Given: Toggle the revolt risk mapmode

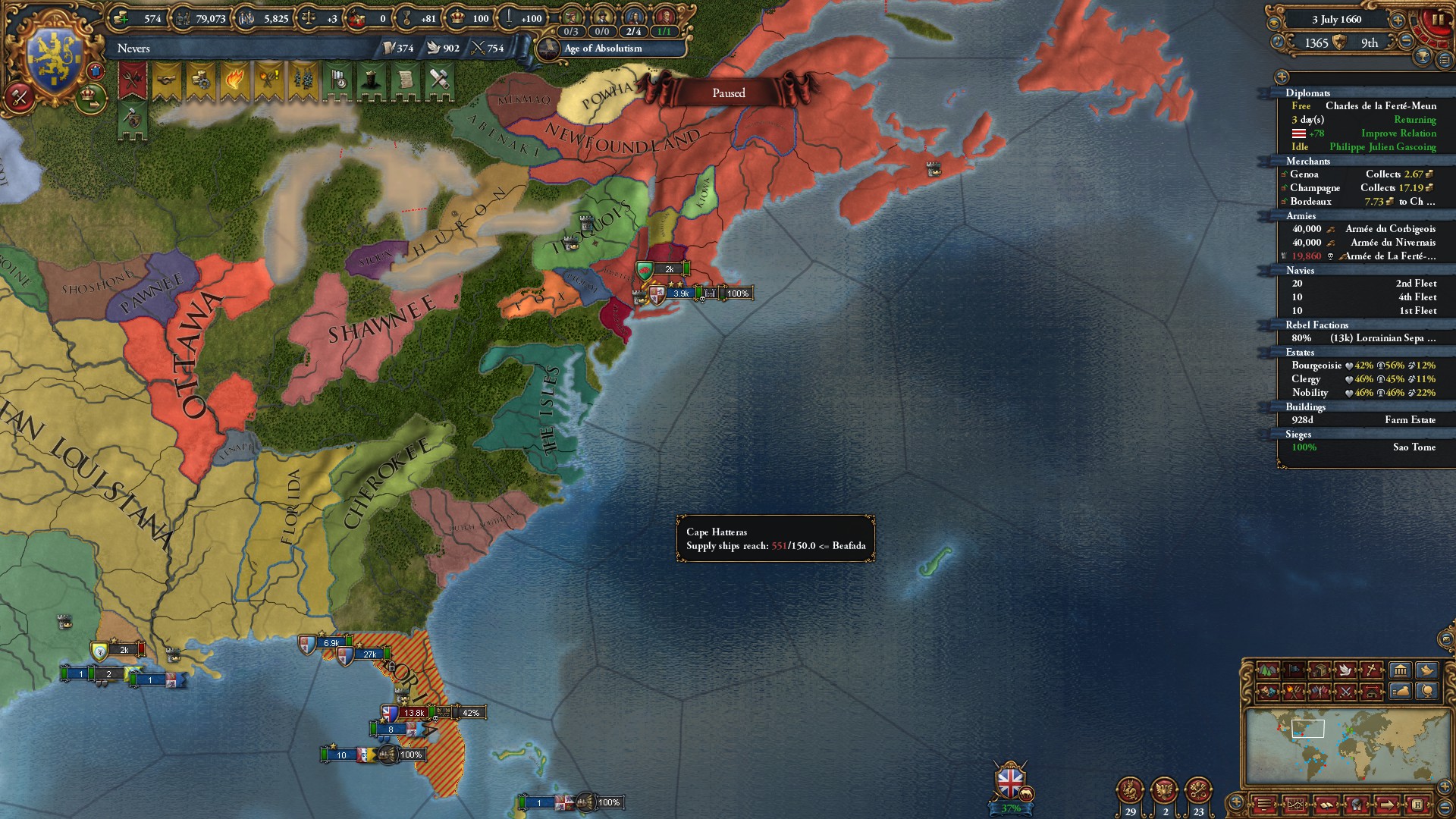Looking at the screenshot, I should (x=1294, y=693).
